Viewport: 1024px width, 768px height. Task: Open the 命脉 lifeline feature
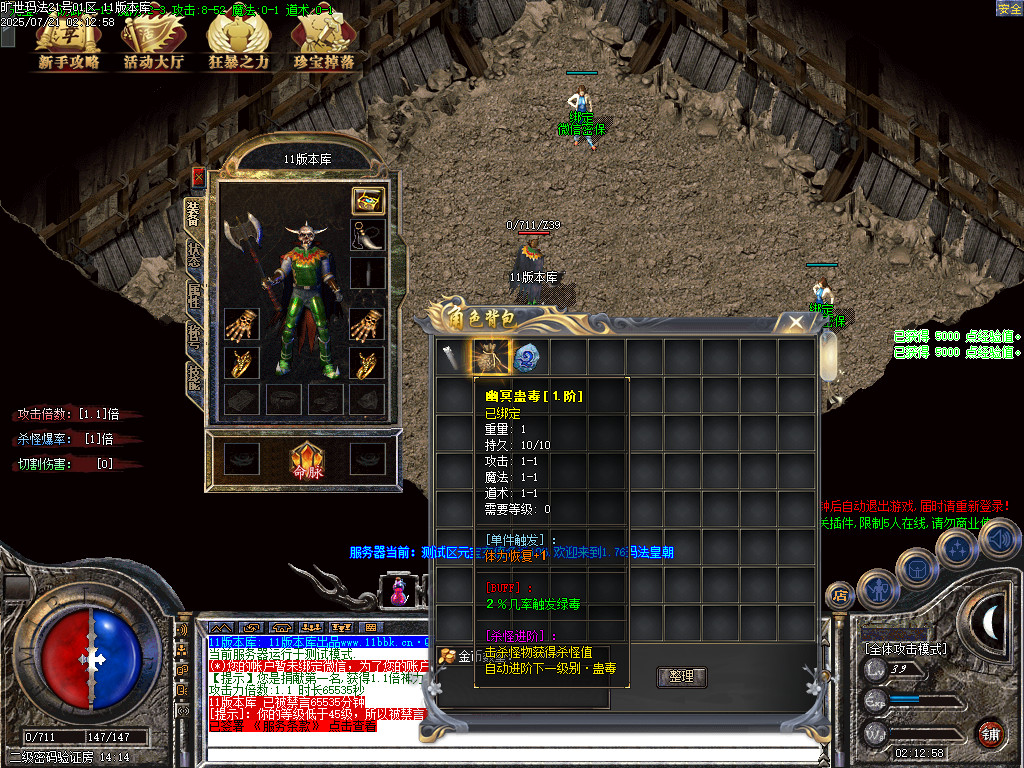(305, 462)
